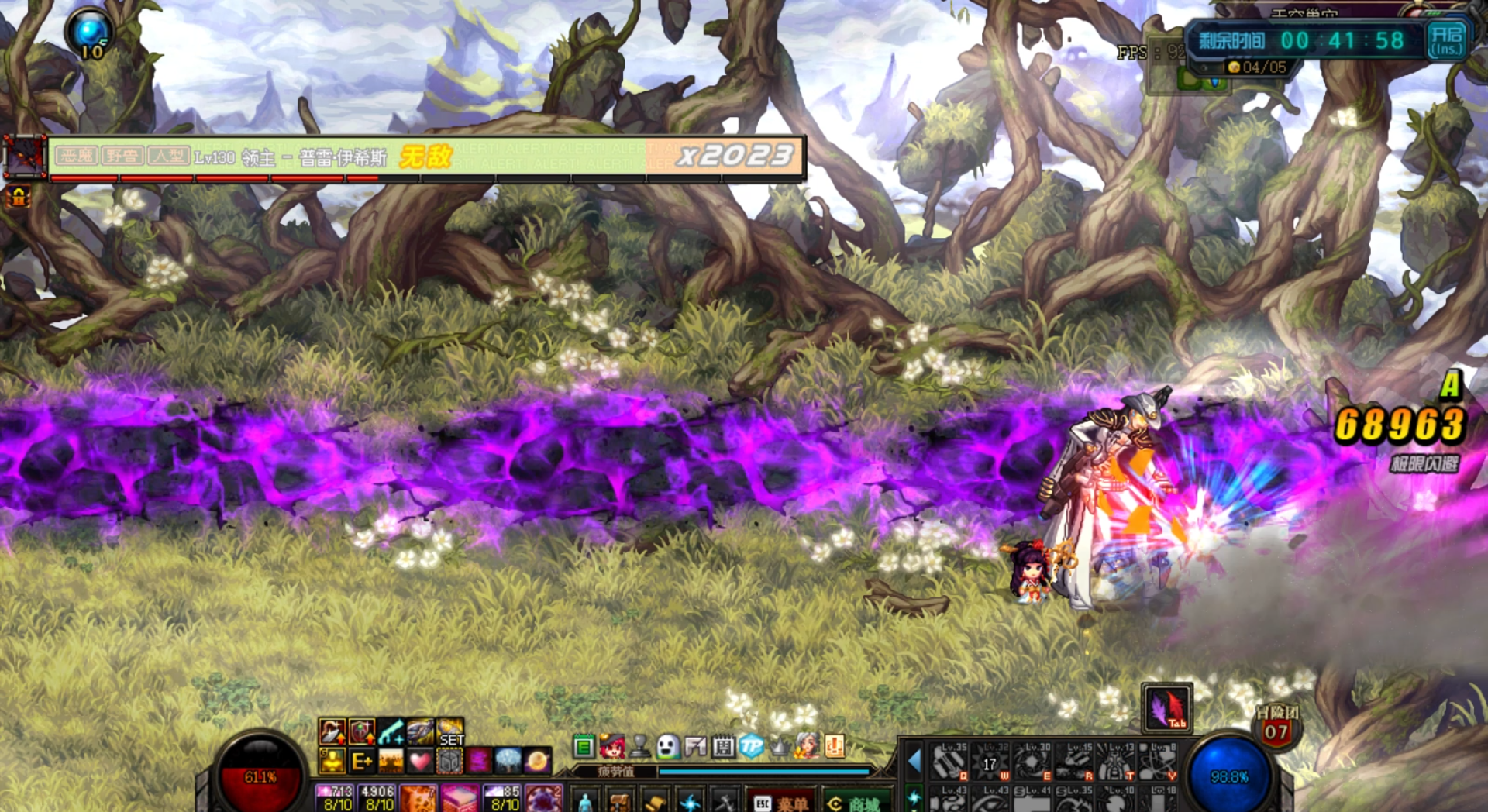Use the Lv.30 skill bound to E
This screenshot has width=1488, height=812.
click(1032, 762)
